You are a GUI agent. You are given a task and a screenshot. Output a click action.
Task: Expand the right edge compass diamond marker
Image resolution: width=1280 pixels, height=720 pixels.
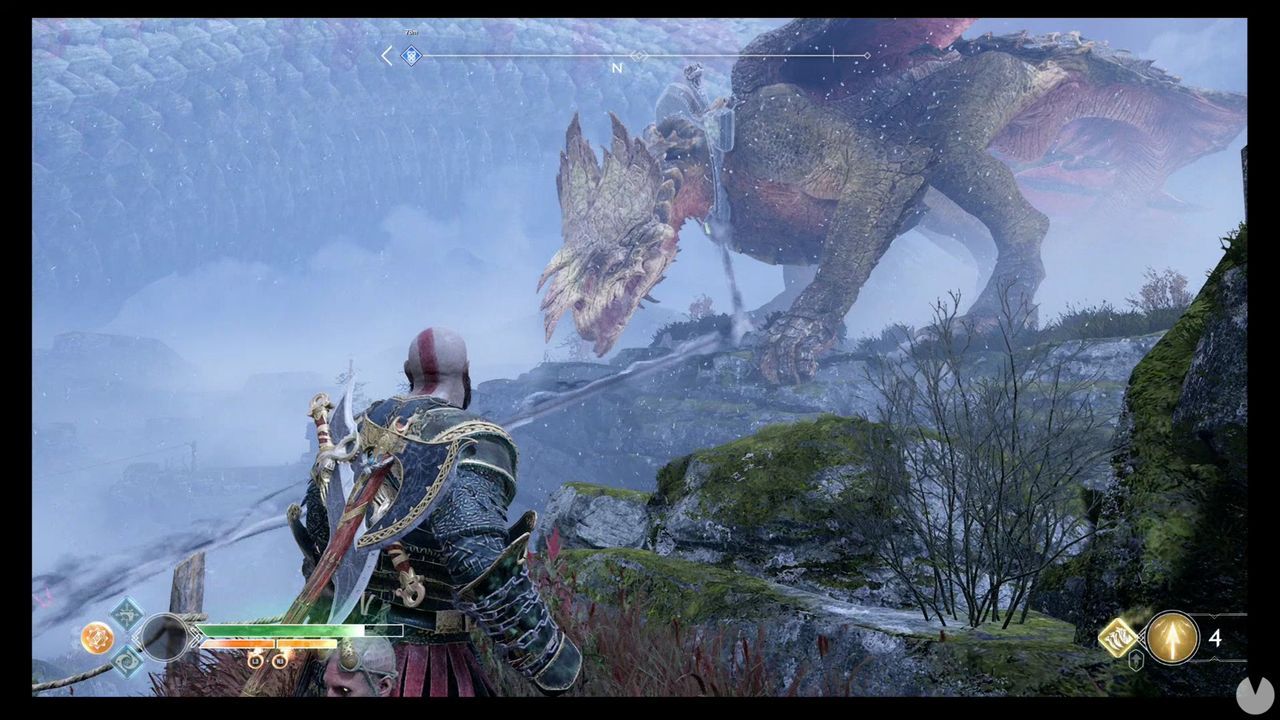pyautogui.click(x=866, y=56)
